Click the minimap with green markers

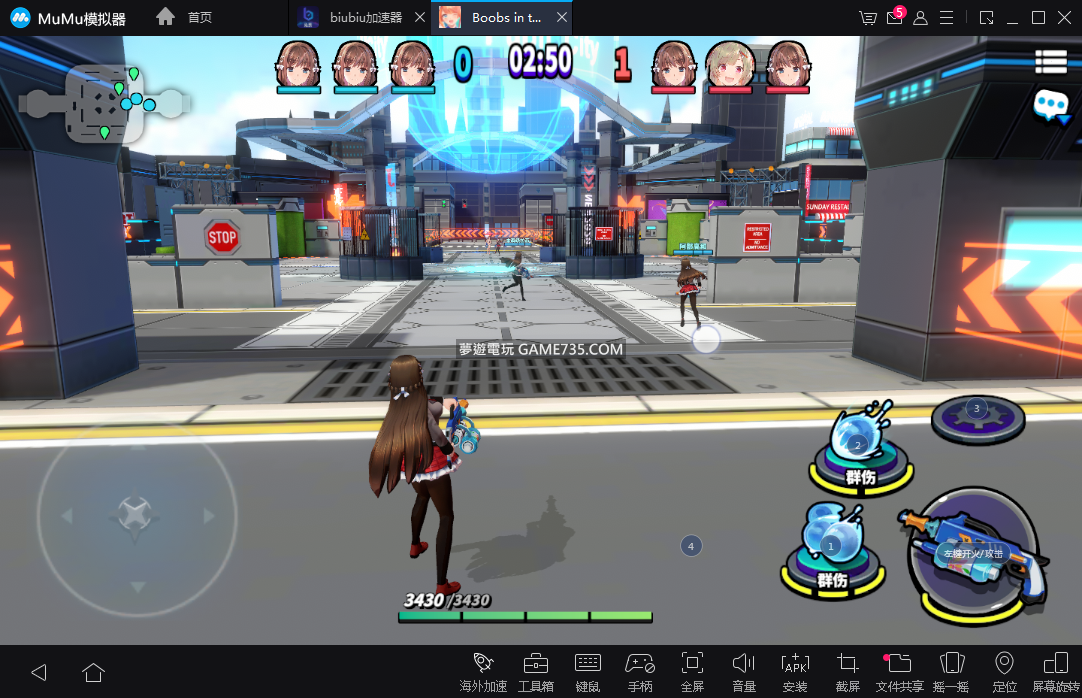tap(105, 102)
